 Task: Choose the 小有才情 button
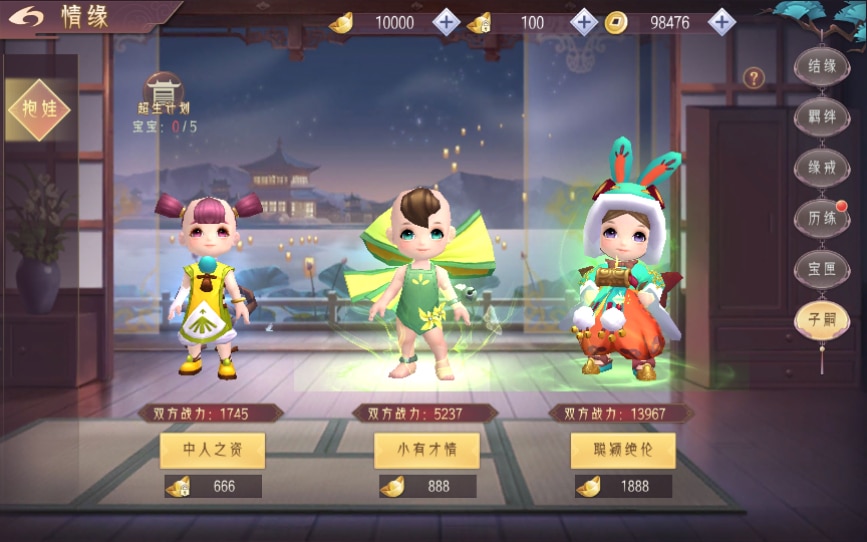coord(427,450)
